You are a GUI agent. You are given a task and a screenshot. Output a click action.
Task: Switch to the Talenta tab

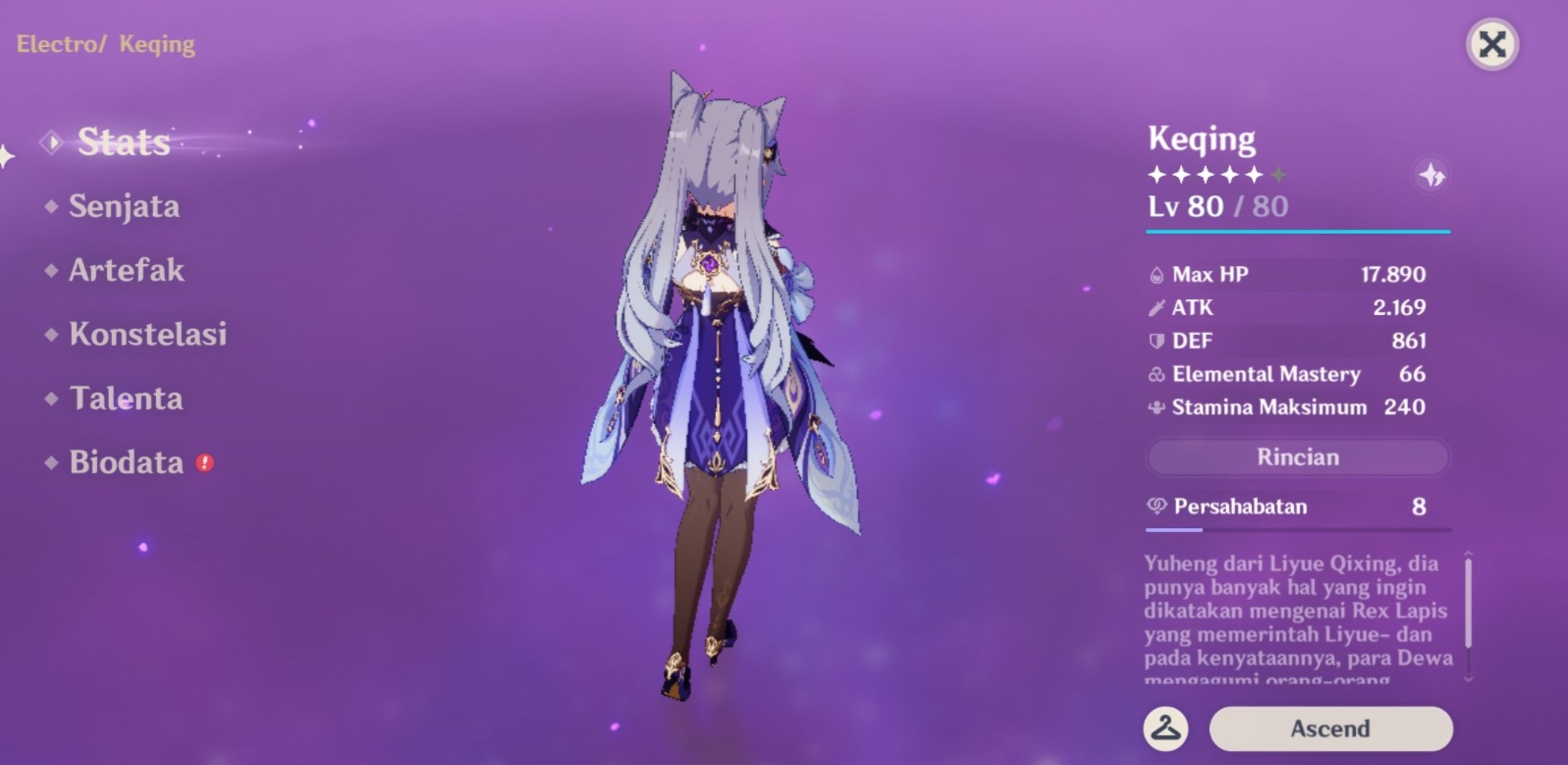click(x=126, y=399)
